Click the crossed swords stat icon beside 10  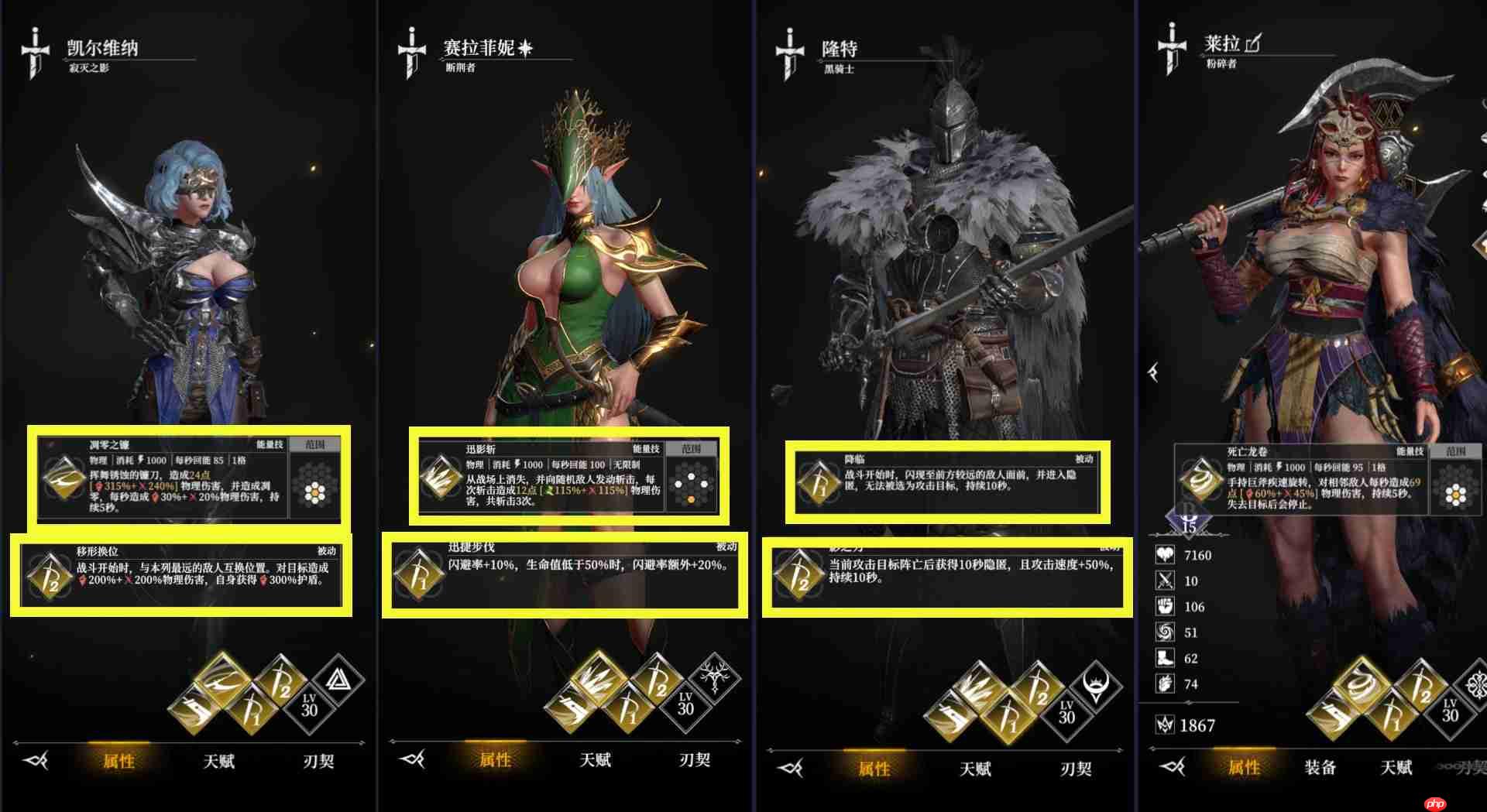tap(1165, 580)
